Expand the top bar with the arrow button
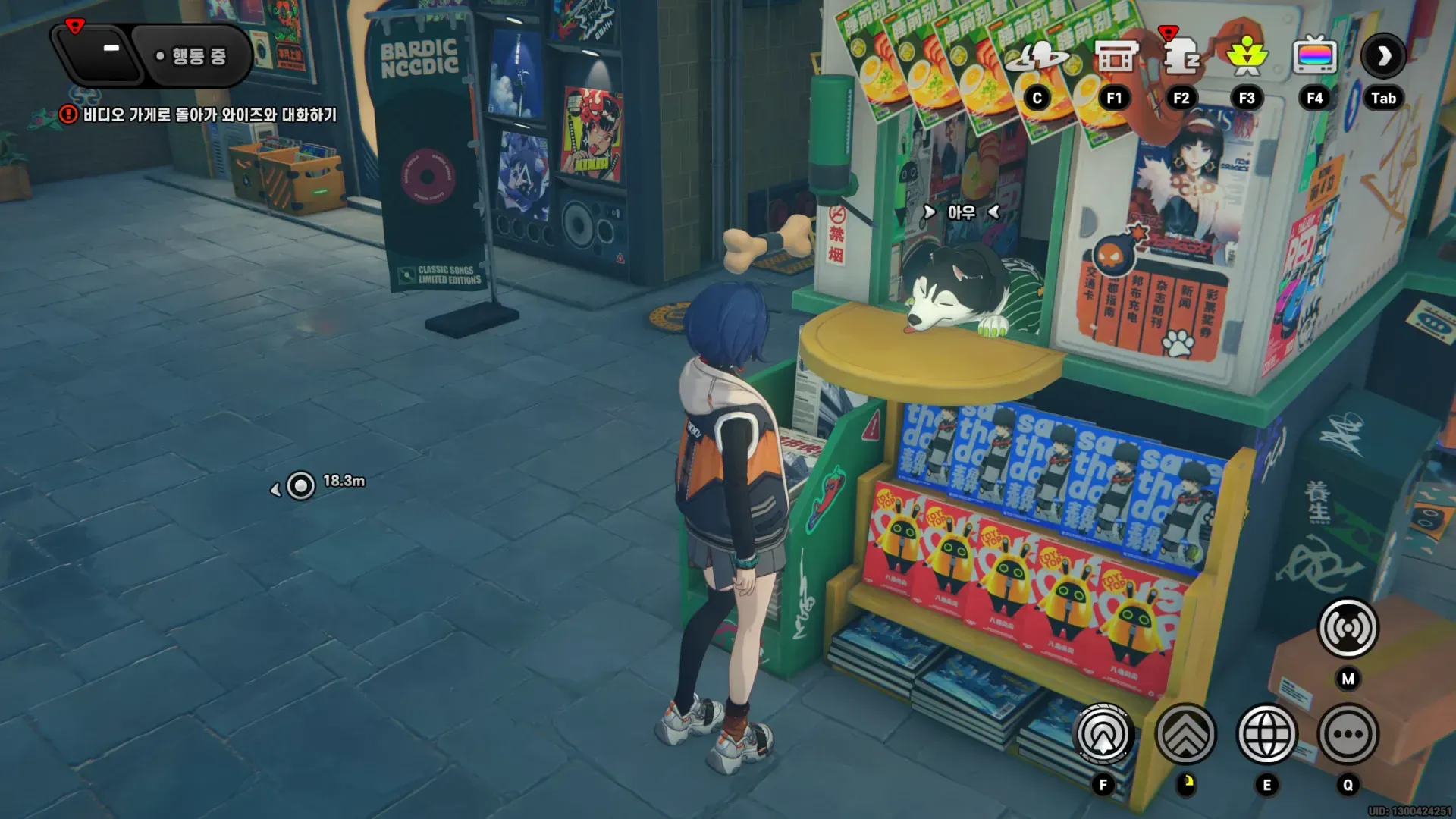 1383,56
